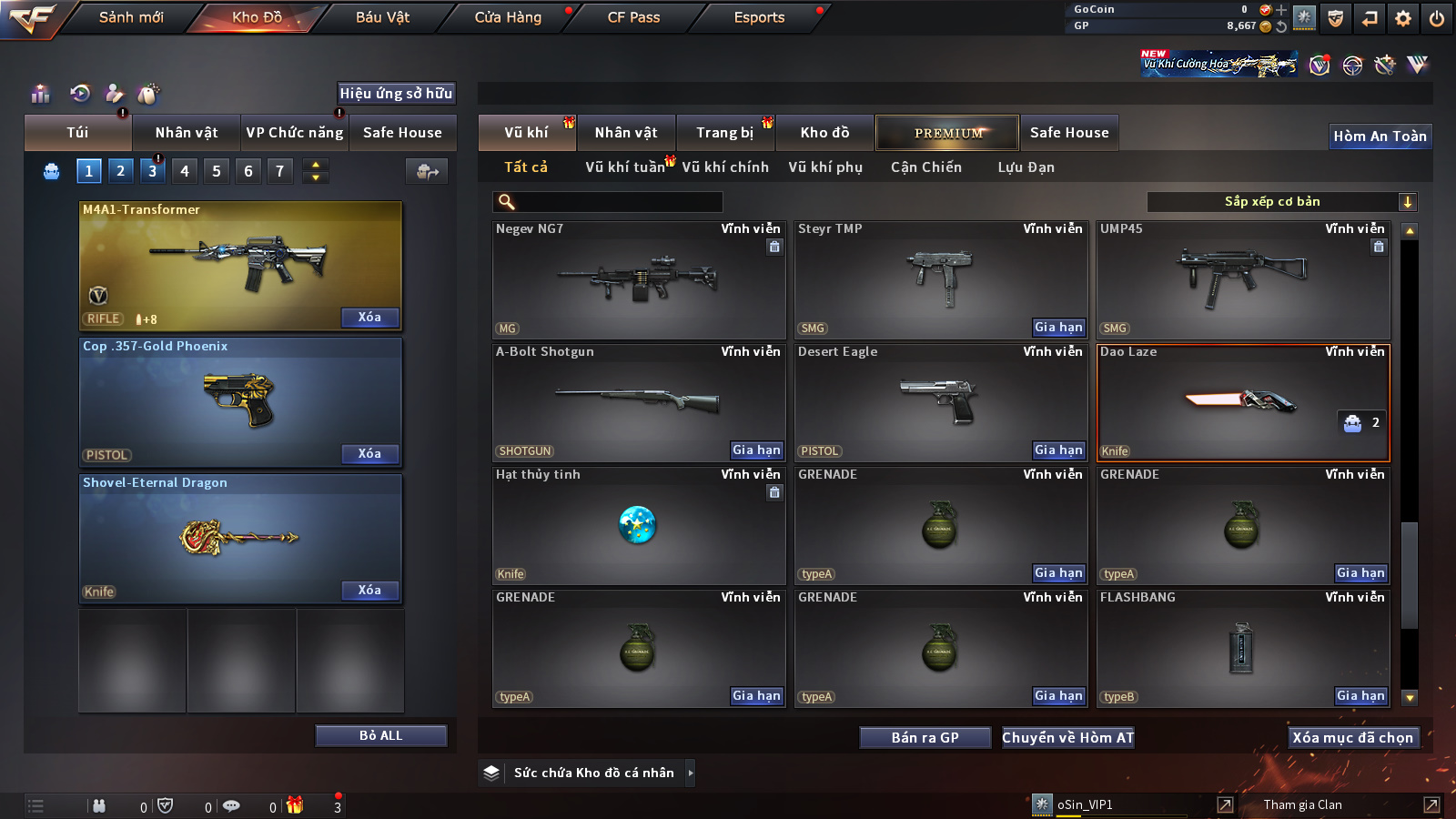This screenshot has height=819, width=1456.
Task: Click the Bỏ ALL button
Action: [380, 735]
